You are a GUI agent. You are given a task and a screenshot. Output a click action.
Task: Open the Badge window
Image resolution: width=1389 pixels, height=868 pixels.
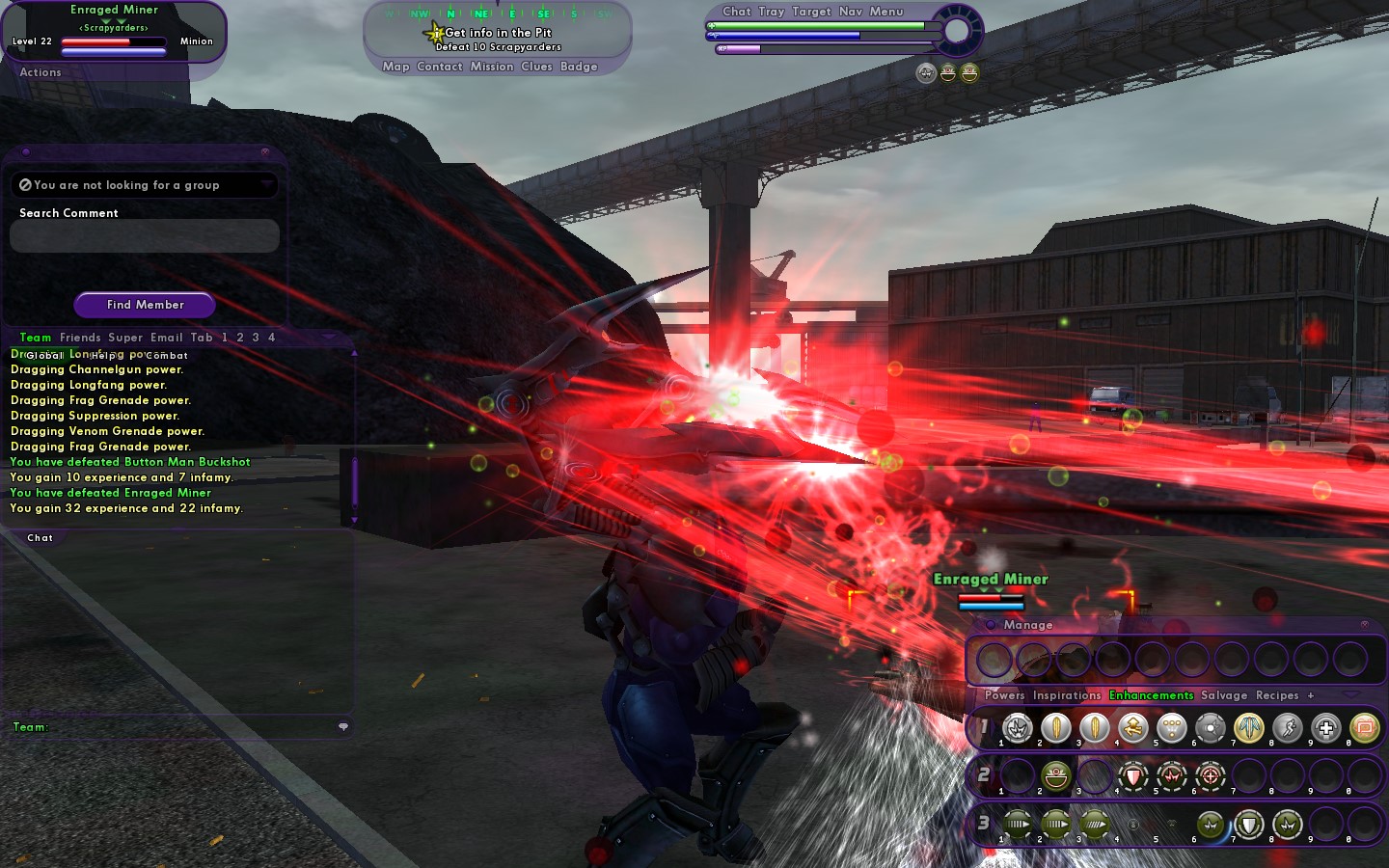click(x=579, y=67)
